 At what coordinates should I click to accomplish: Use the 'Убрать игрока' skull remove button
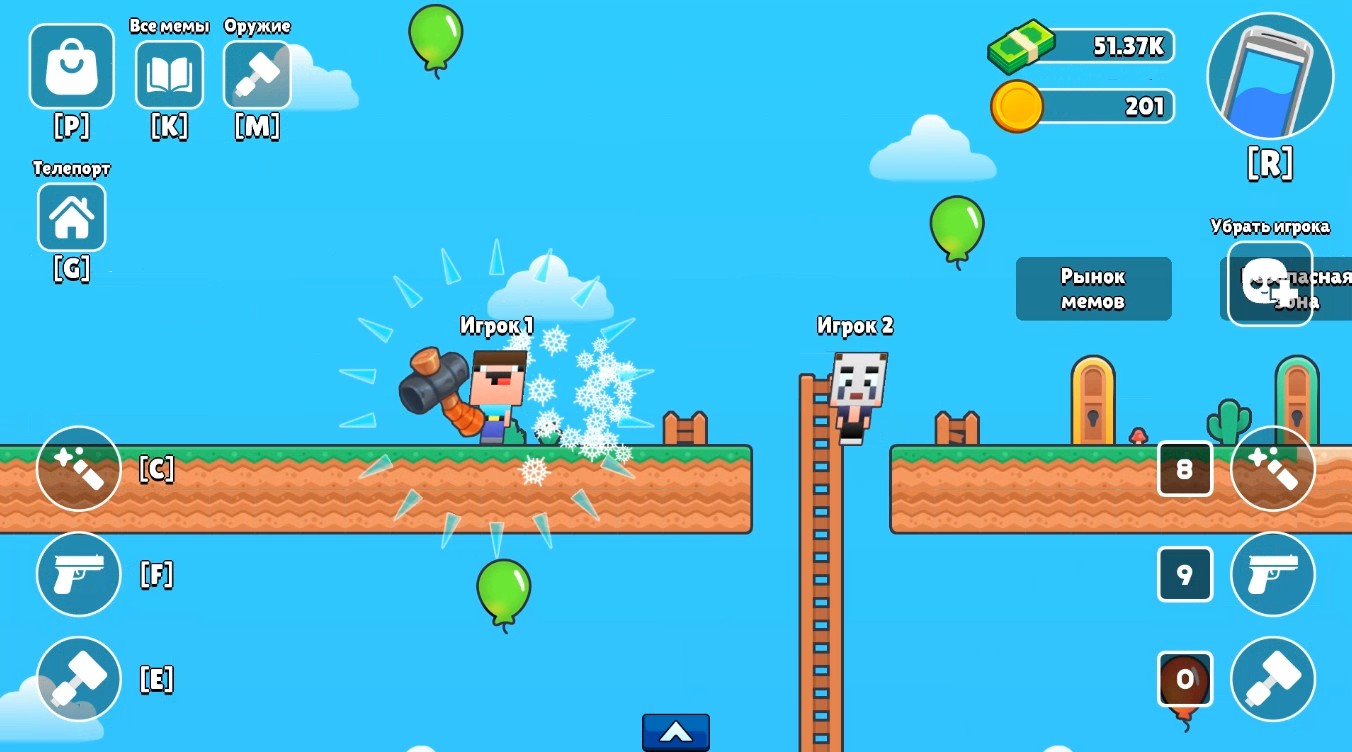tap(1268, 283)
